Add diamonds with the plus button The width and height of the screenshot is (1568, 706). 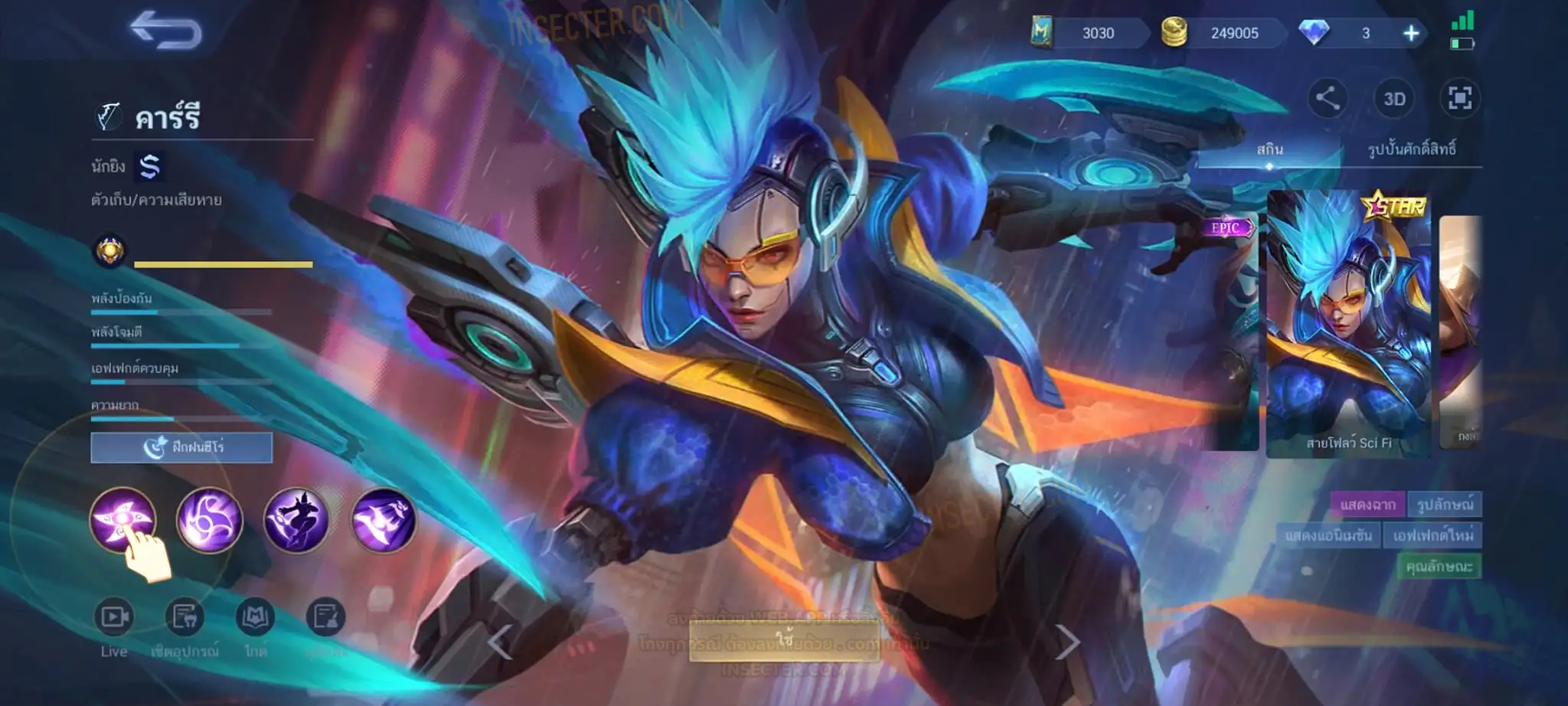click(1410, 33)
